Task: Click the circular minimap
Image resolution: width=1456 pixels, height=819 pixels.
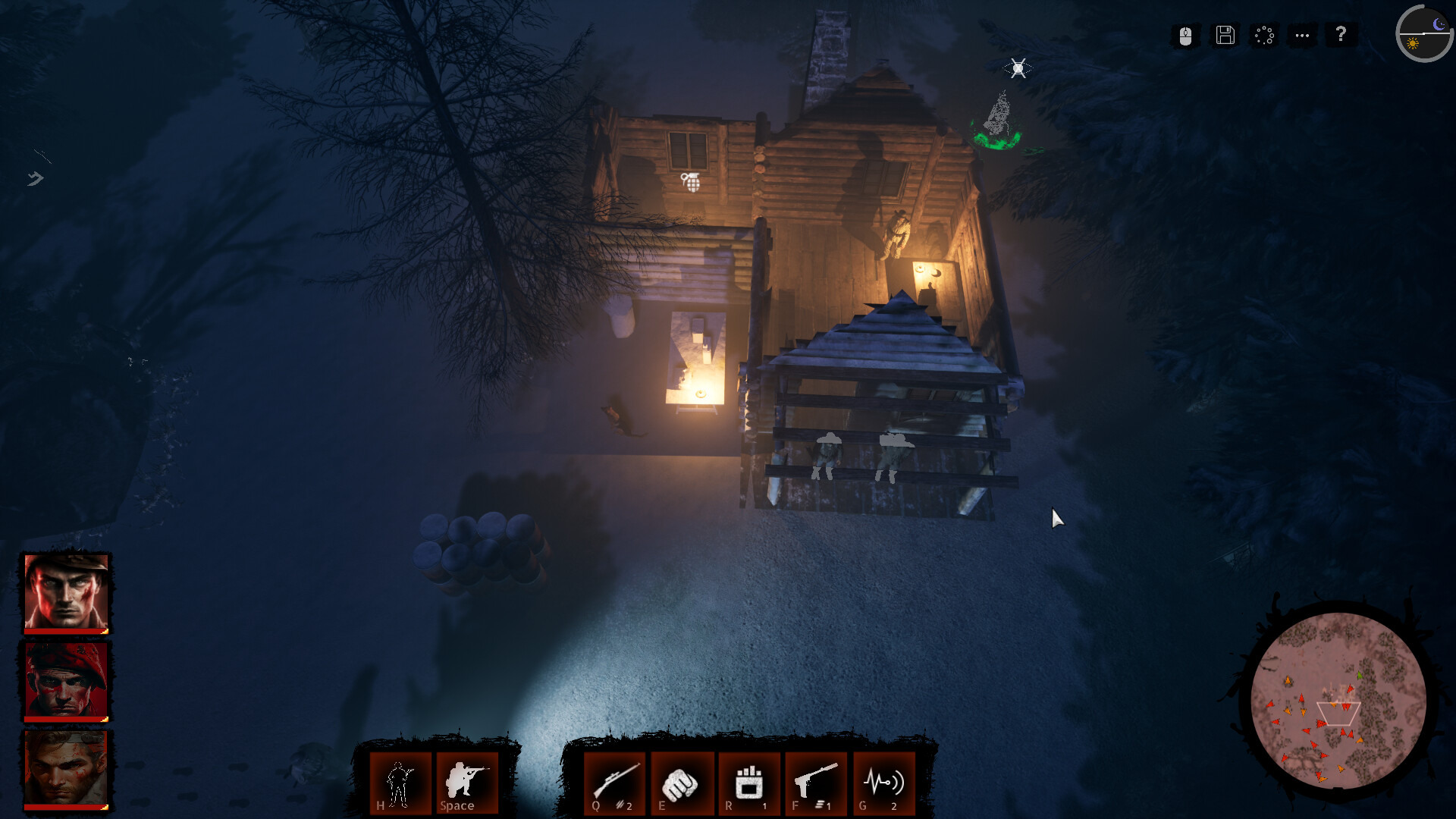Action: 1338,701
